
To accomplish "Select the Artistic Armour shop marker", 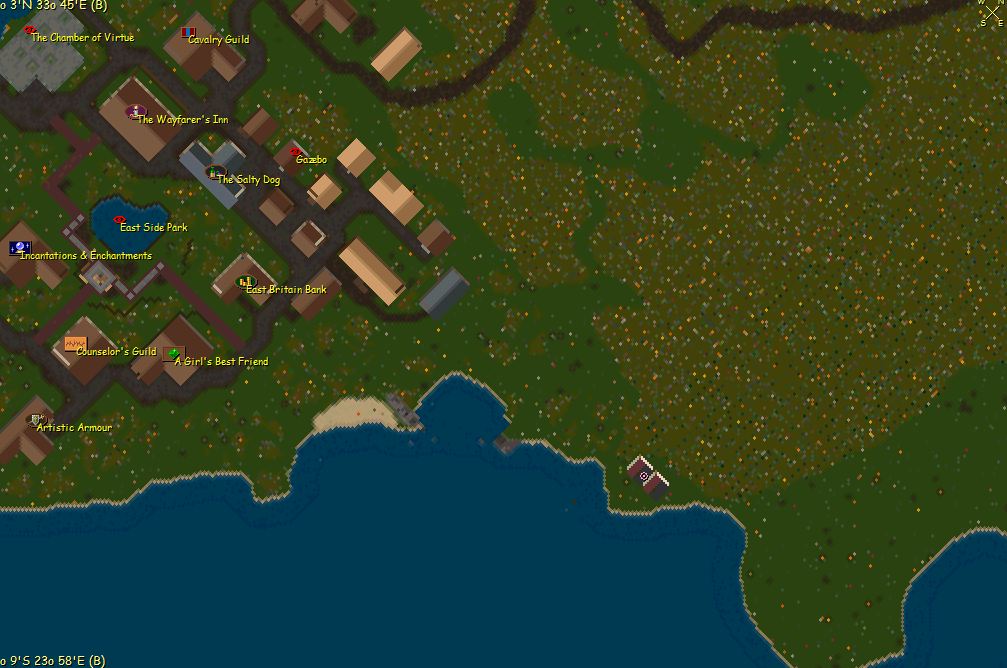I will click(x=36, y=419).
